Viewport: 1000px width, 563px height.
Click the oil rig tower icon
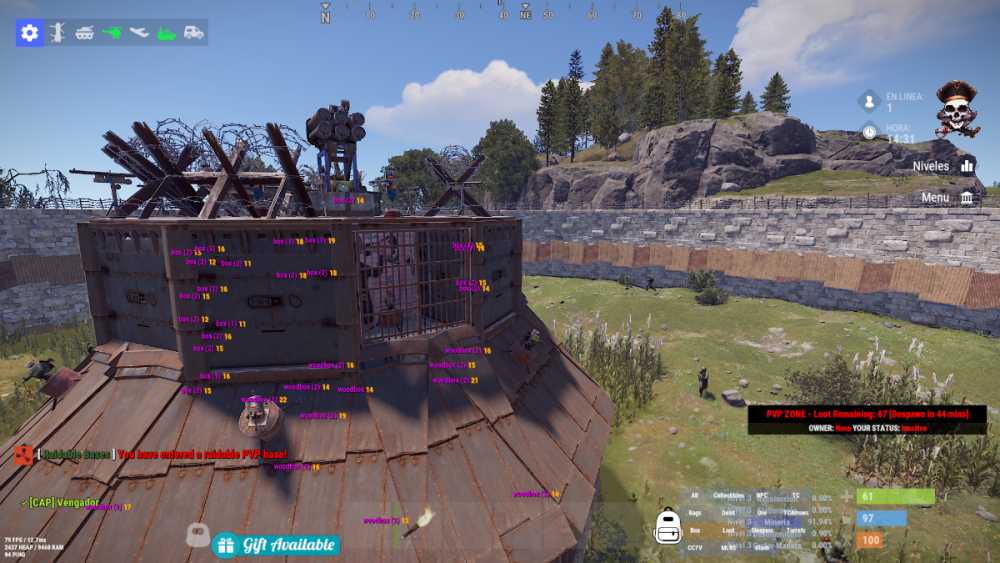58,33
